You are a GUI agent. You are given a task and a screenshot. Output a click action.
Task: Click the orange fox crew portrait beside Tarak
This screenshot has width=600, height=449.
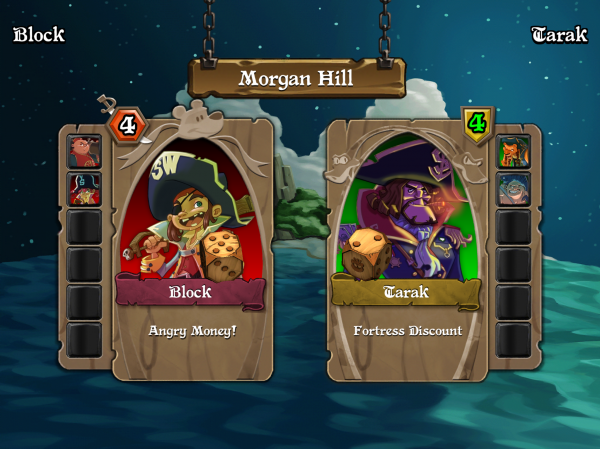[513, 151]
